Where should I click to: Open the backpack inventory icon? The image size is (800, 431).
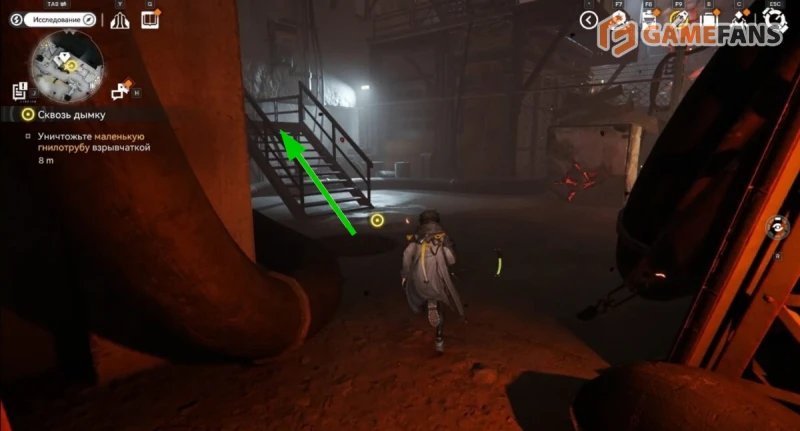(x=707, y=19)
